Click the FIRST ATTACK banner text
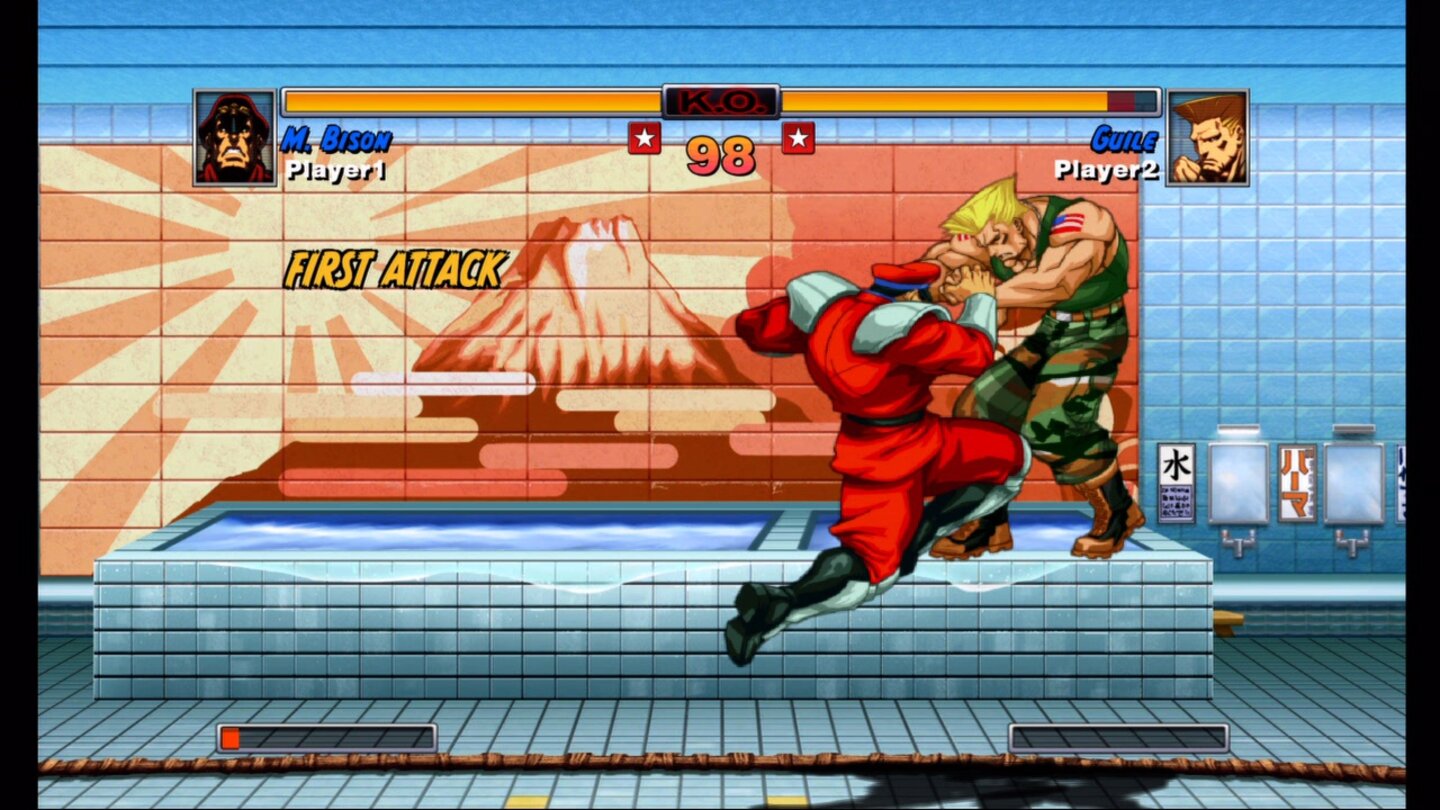The height and width of the screenshot is (810, 1440). [x=395, y=268]
